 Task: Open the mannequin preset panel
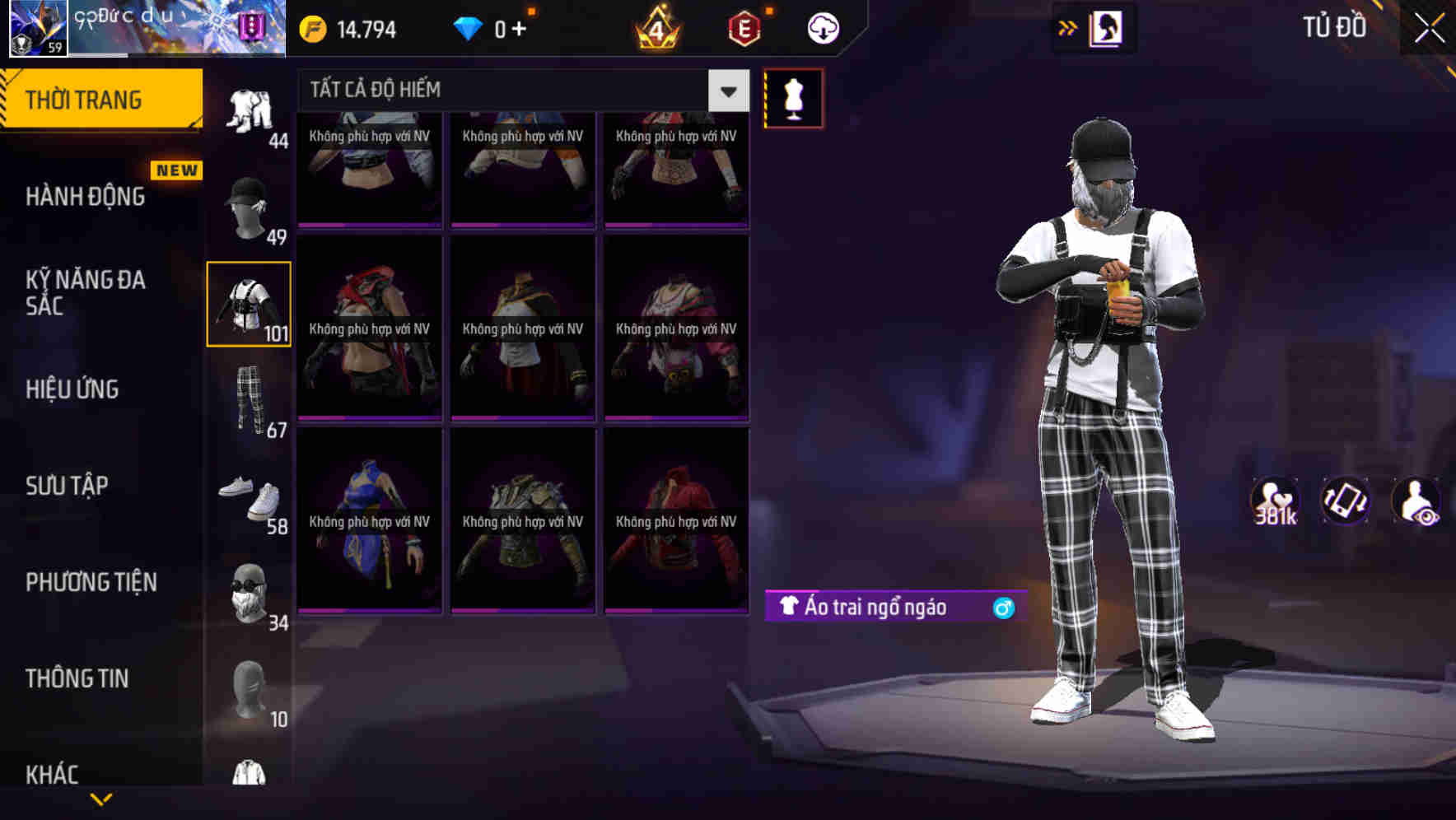point(793,98)
